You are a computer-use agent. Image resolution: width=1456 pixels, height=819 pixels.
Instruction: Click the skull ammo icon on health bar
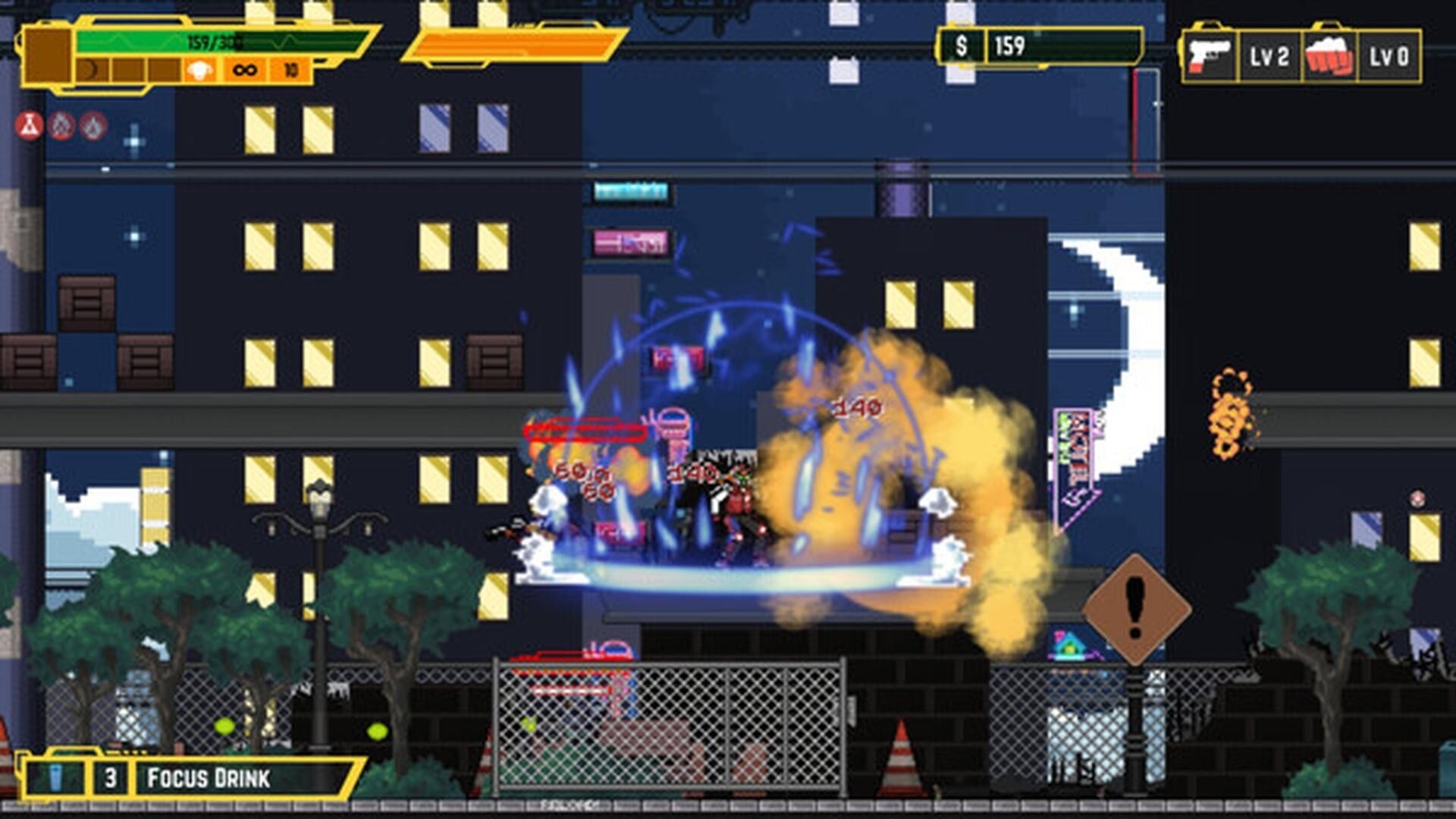tap(199, 70)
